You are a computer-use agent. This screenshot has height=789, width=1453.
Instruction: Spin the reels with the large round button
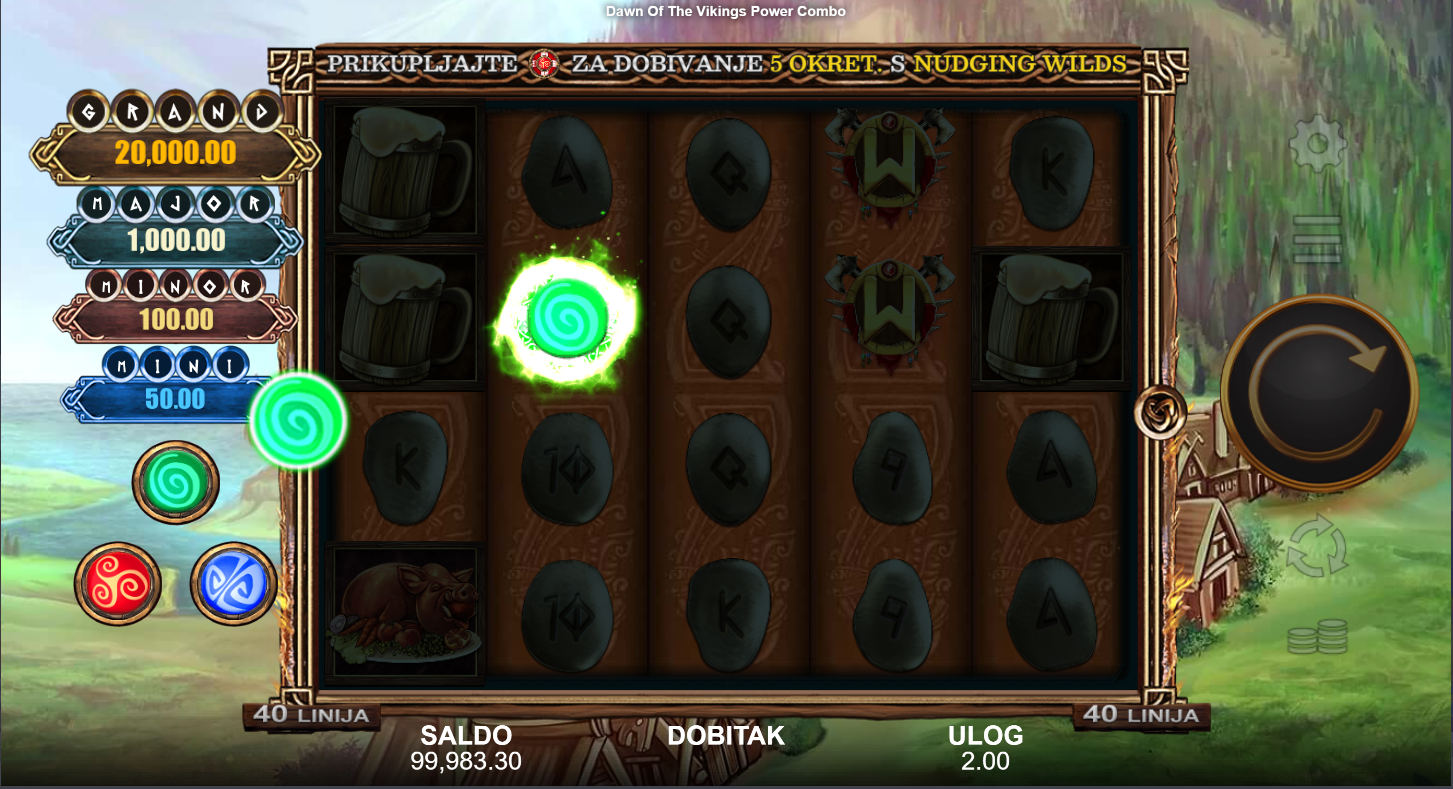[1318, 392]
